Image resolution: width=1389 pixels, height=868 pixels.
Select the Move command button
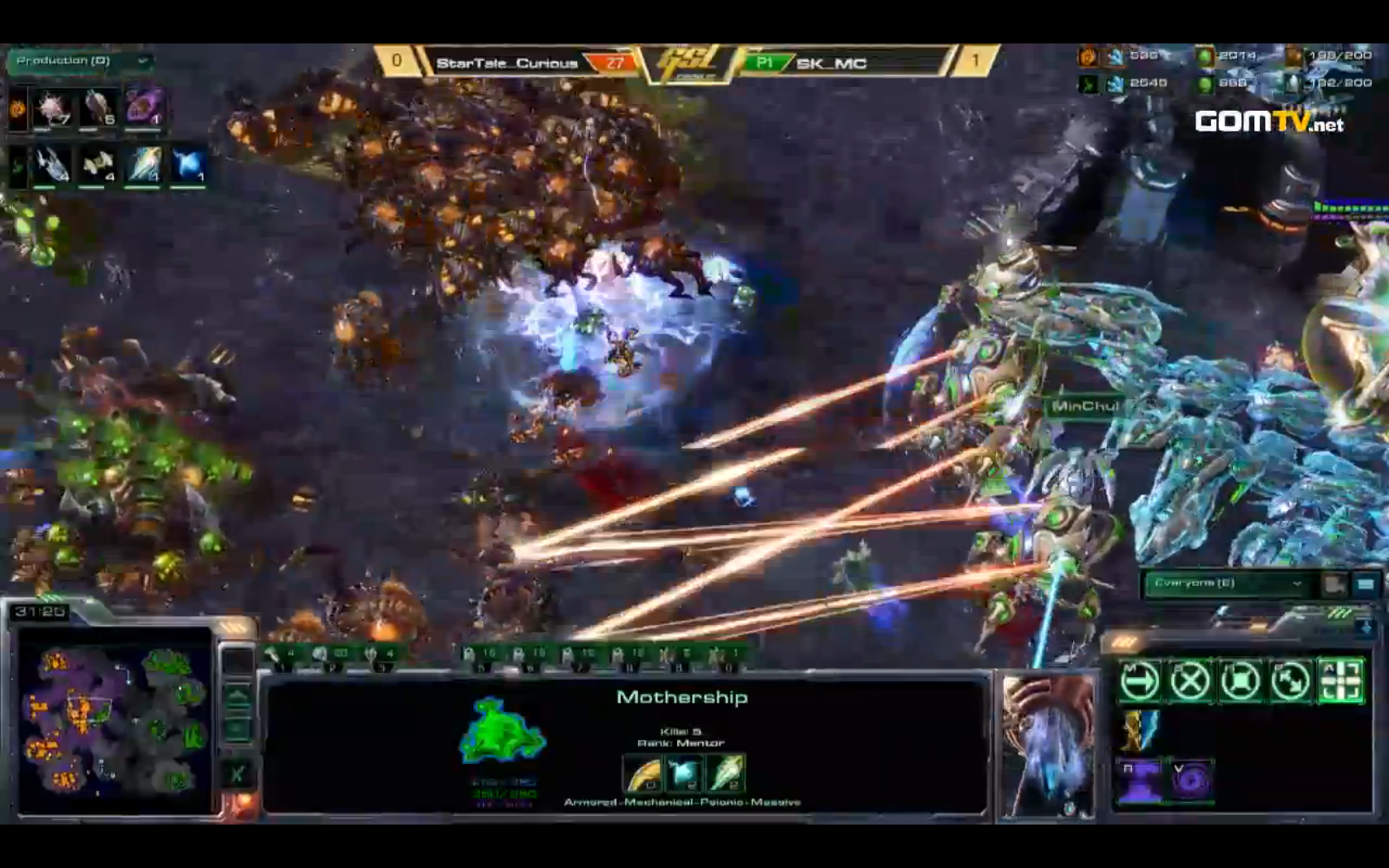pyautogui.click(x=1139, y=682)
